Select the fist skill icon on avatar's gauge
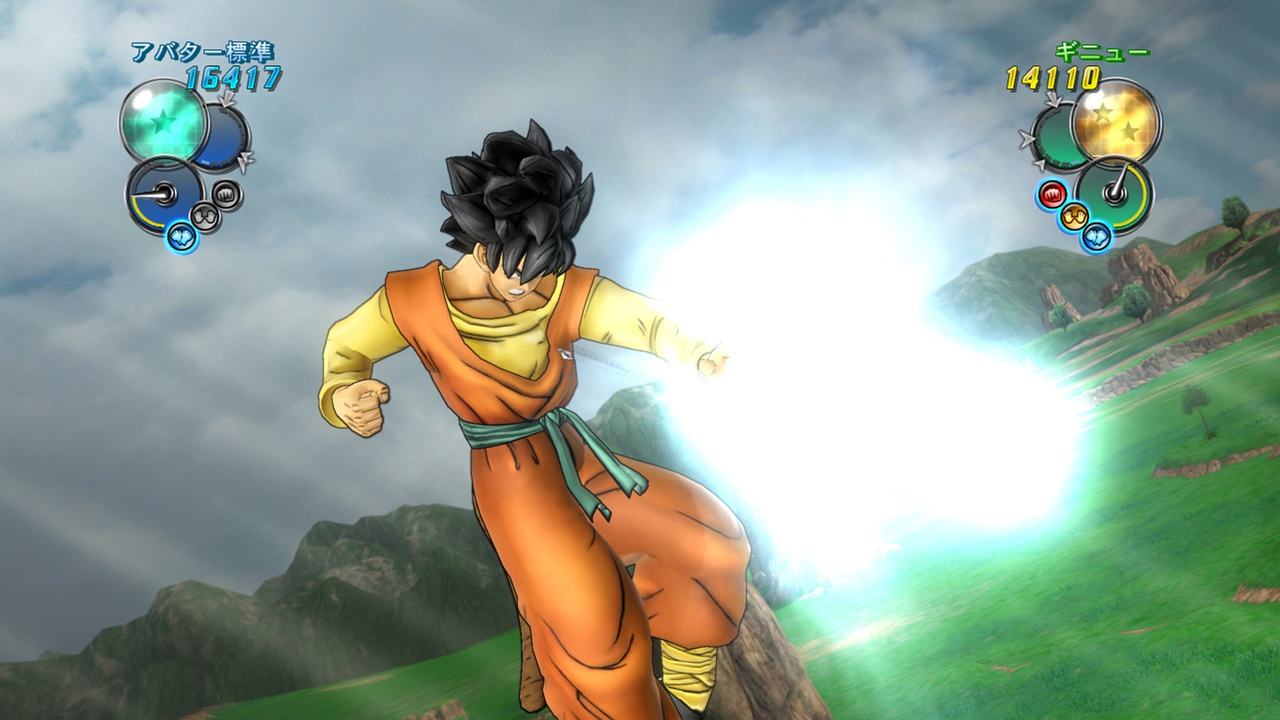The width and height of the screenshot is (1280, 720). coord(226,194)
